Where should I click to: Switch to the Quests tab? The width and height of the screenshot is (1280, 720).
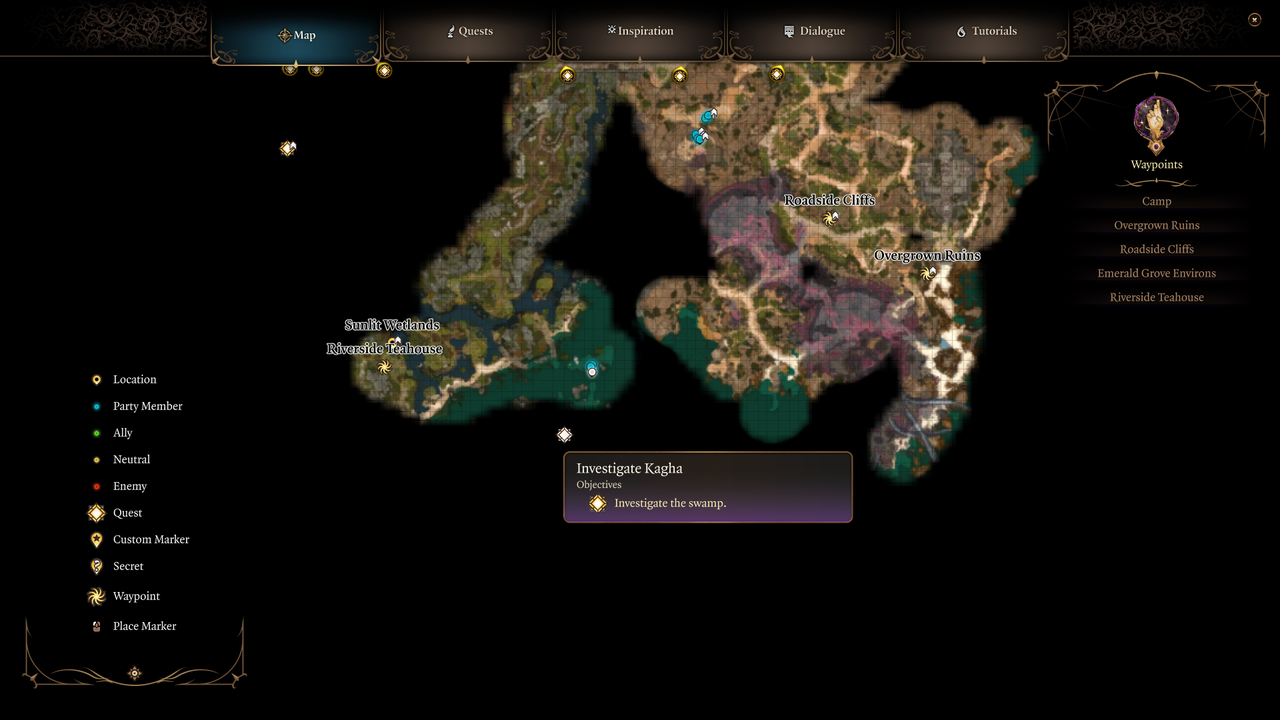pos(469,32)
